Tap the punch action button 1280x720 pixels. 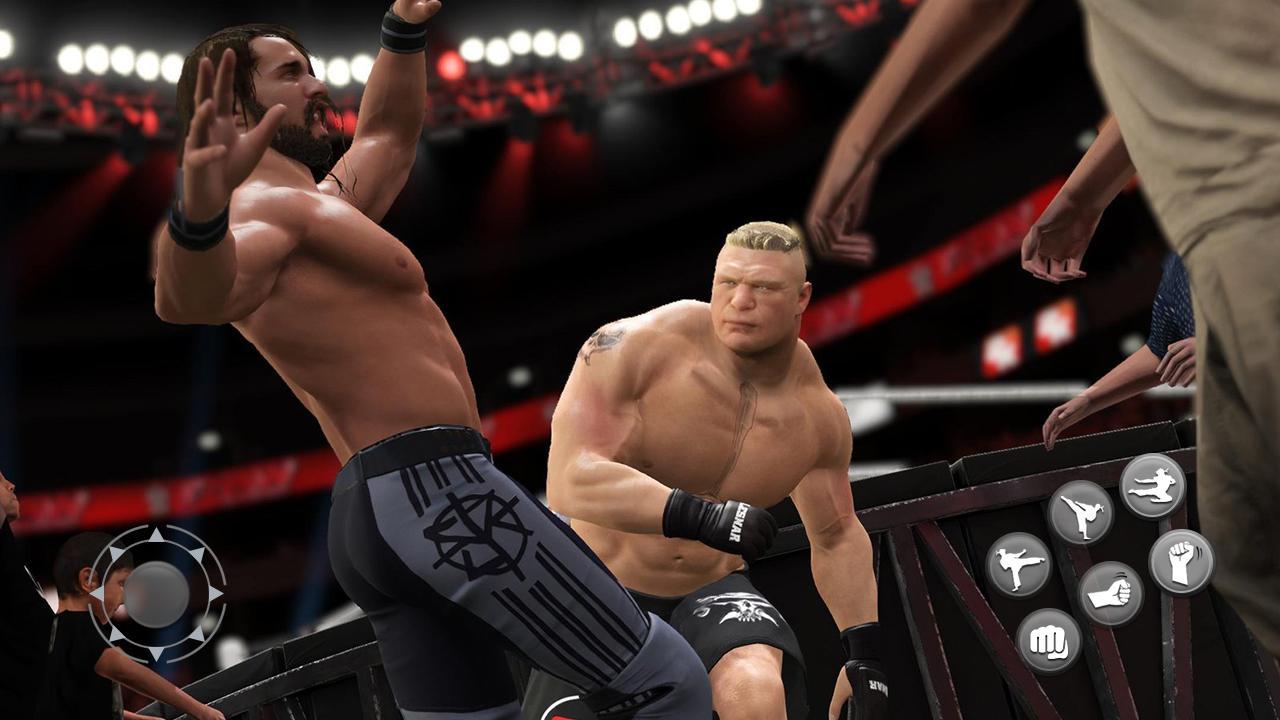(1110, 594)
